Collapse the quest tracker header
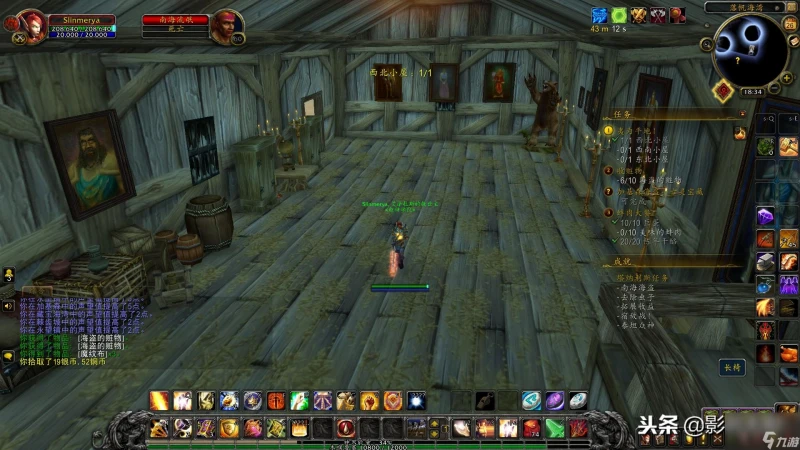Screen dimensions: 800x450 pyautogui.click(x=740, y=114)
